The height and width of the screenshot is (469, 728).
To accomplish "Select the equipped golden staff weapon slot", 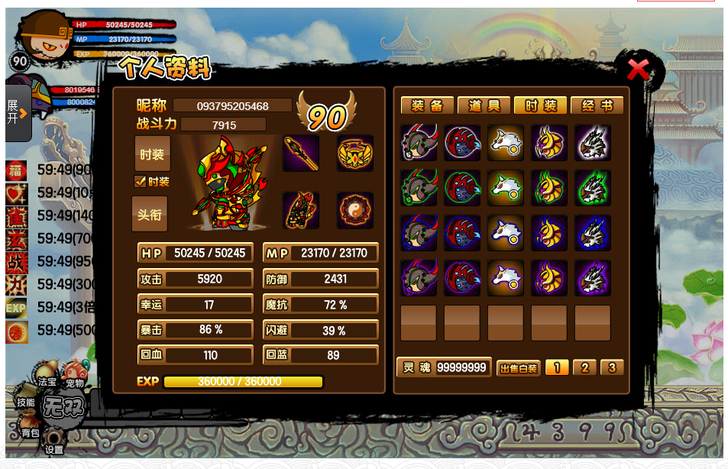I will click(301, 153).
